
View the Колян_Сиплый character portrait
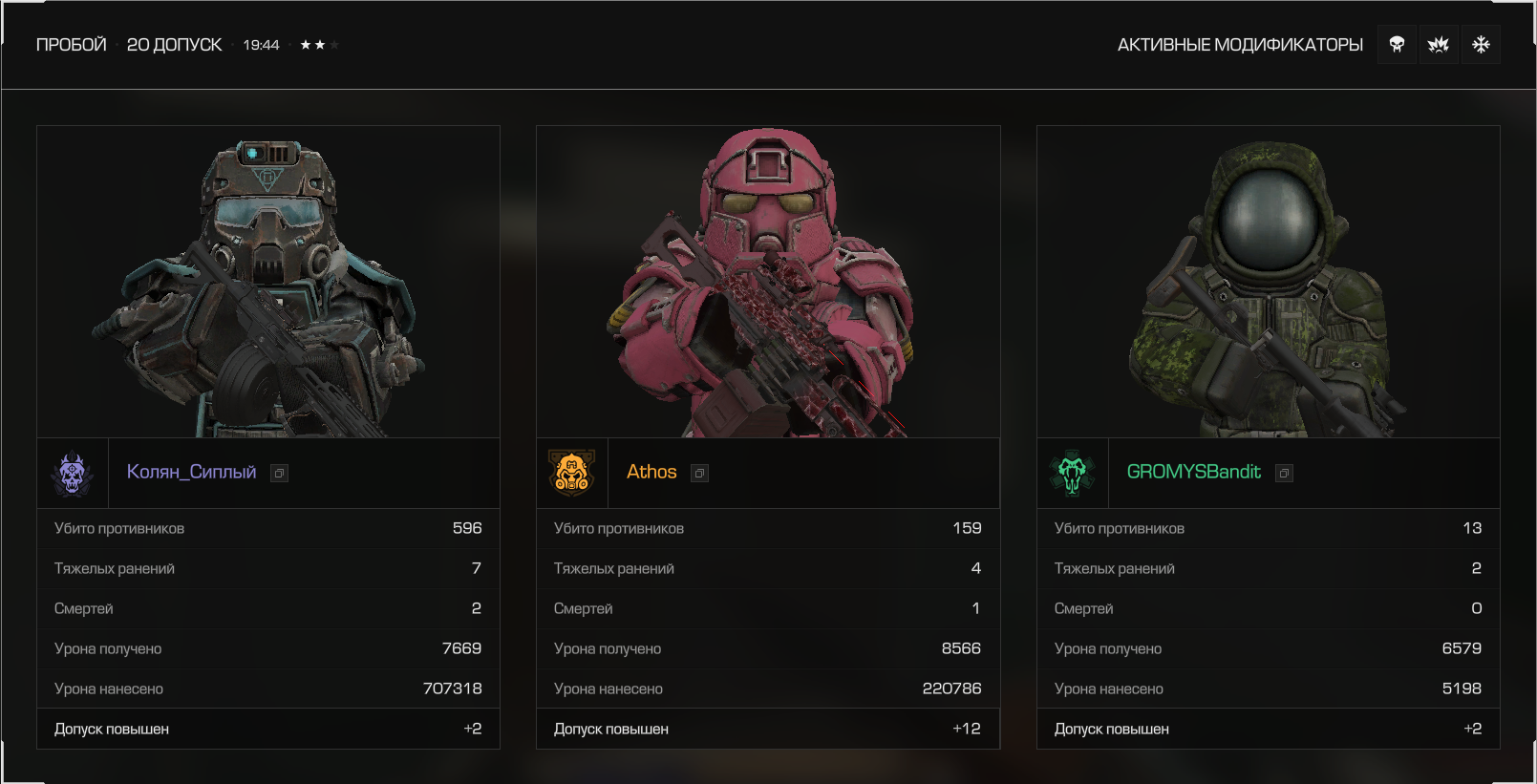[x=268, y=282]
